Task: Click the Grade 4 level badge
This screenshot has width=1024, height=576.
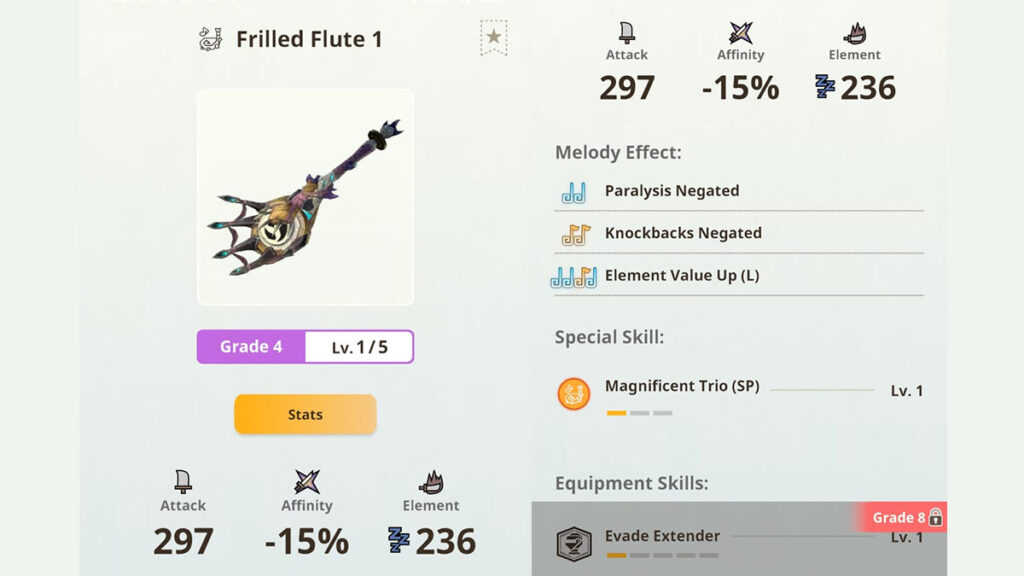Action: pyautogui.click(x=252, y=347)
